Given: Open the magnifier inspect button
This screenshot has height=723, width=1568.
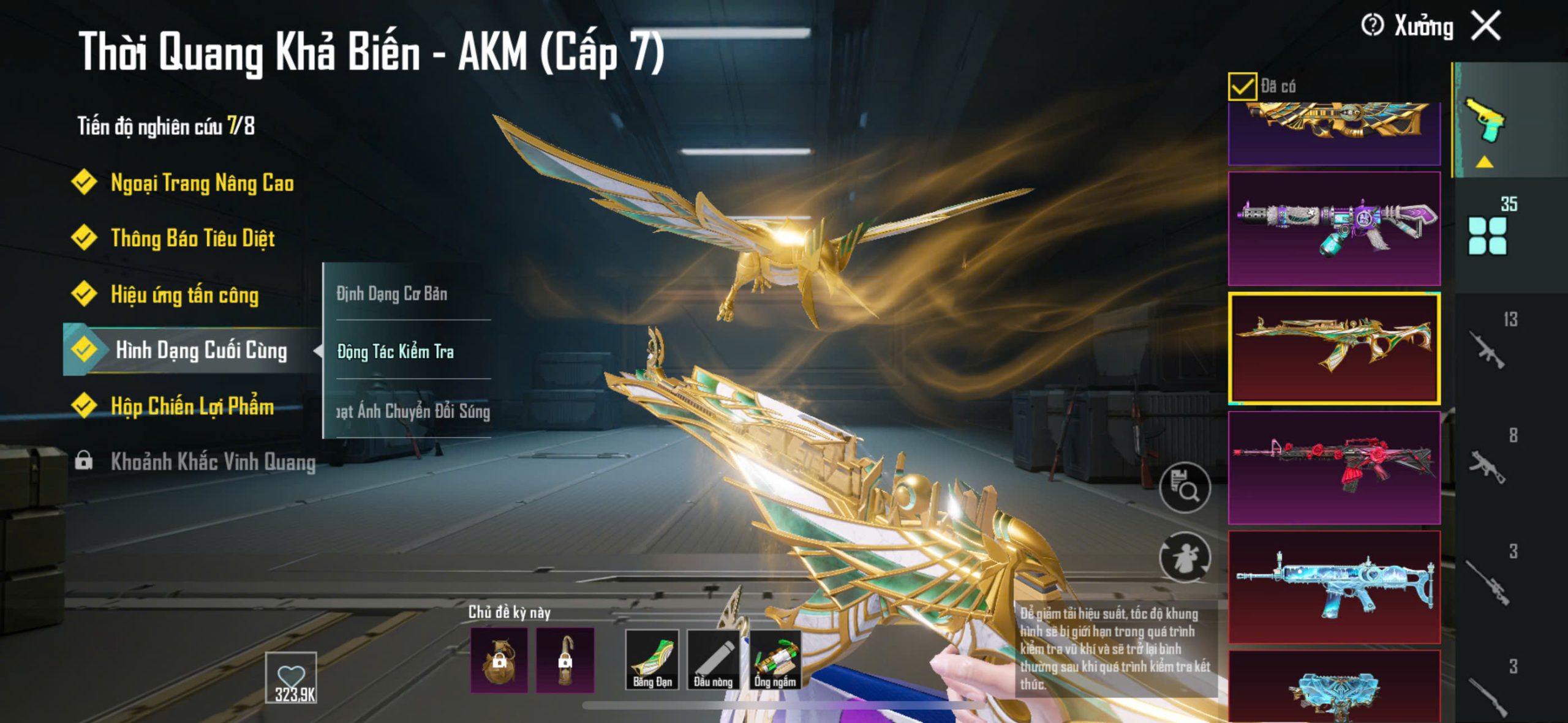Looking at the screenshot, I should 1185,487.
